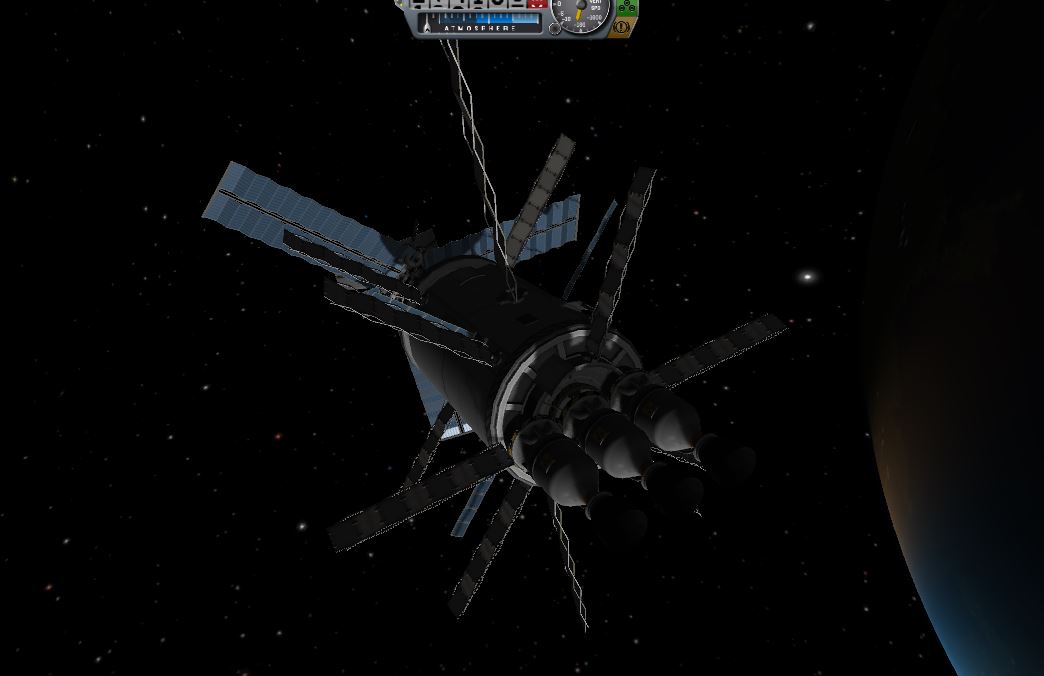
Task: Toggle the green landing gear button
Action: pyautogui.click(x=626, y=7)
